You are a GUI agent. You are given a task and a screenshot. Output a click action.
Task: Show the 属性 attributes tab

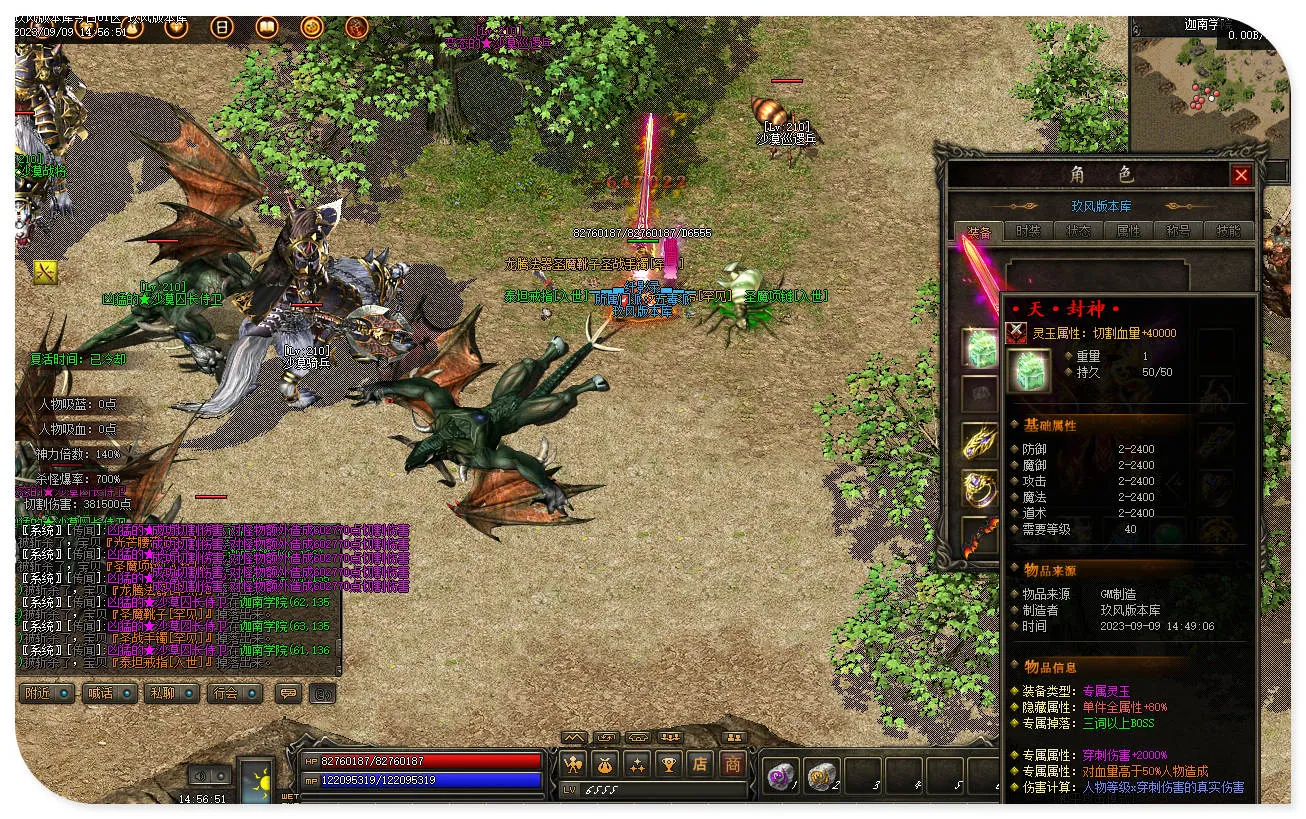pyautogui.click(x=1128, y=231)
